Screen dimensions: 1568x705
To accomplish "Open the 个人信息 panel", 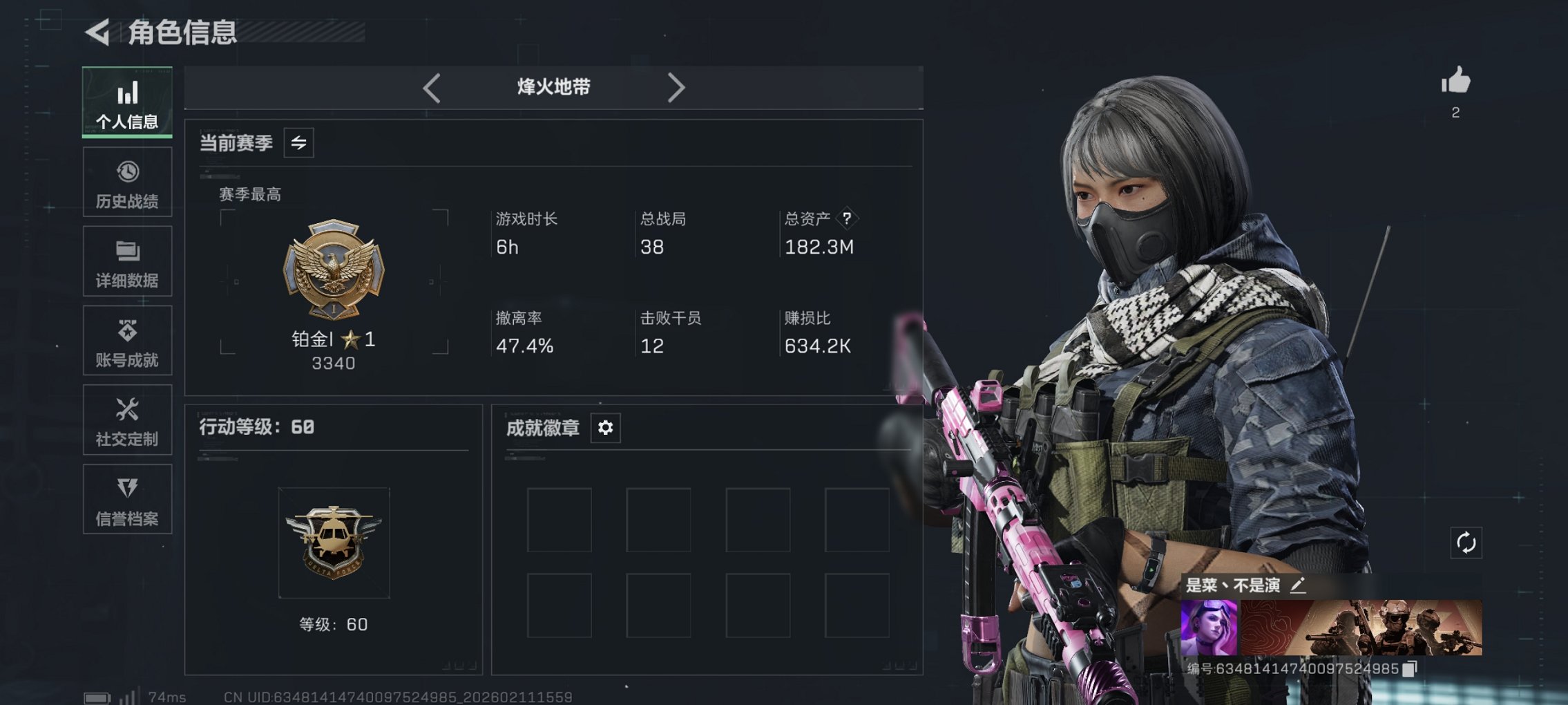I will [127, 102].
